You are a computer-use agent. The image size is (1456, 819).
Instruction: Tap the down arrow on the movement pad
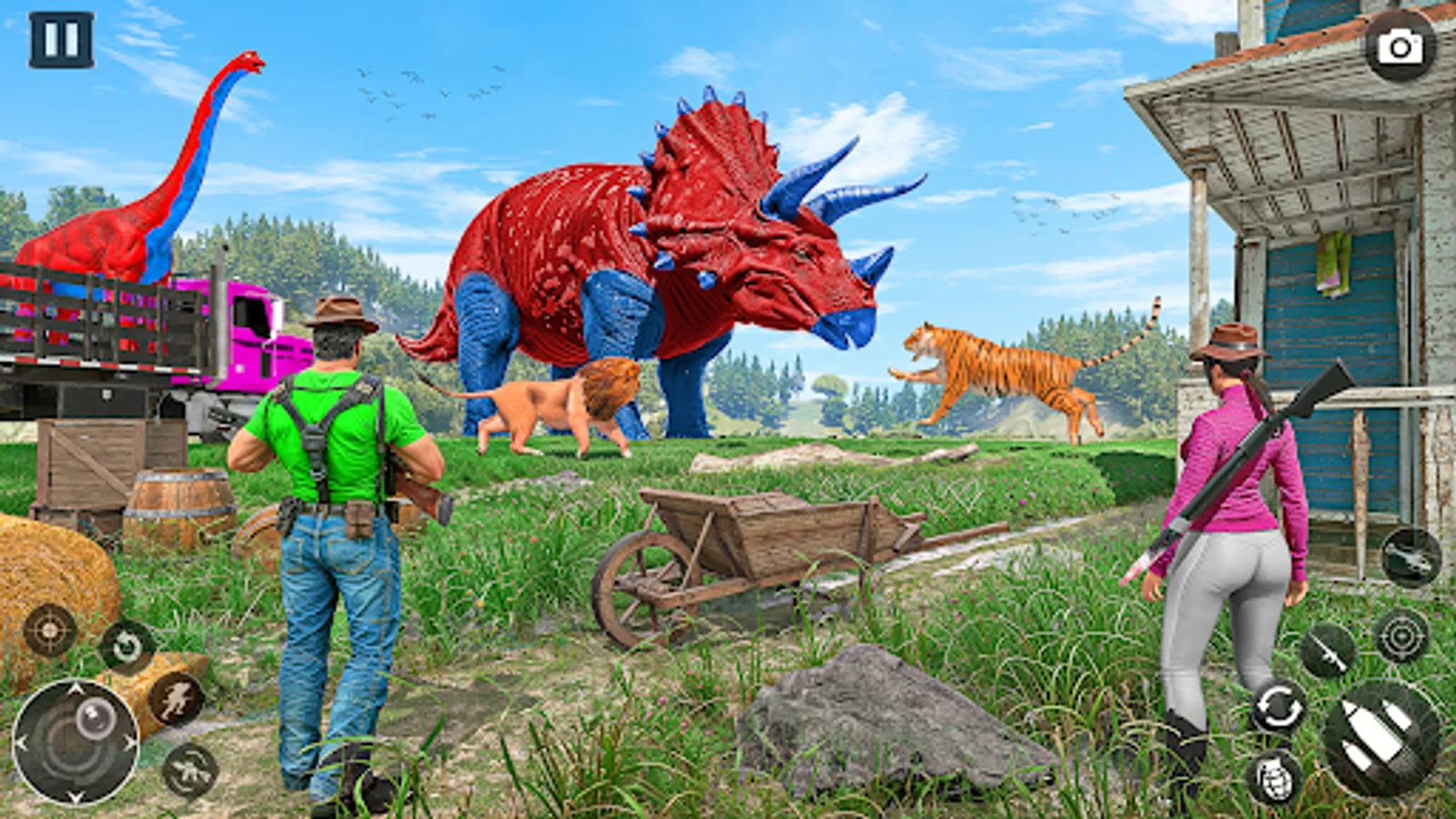point(75,796)
